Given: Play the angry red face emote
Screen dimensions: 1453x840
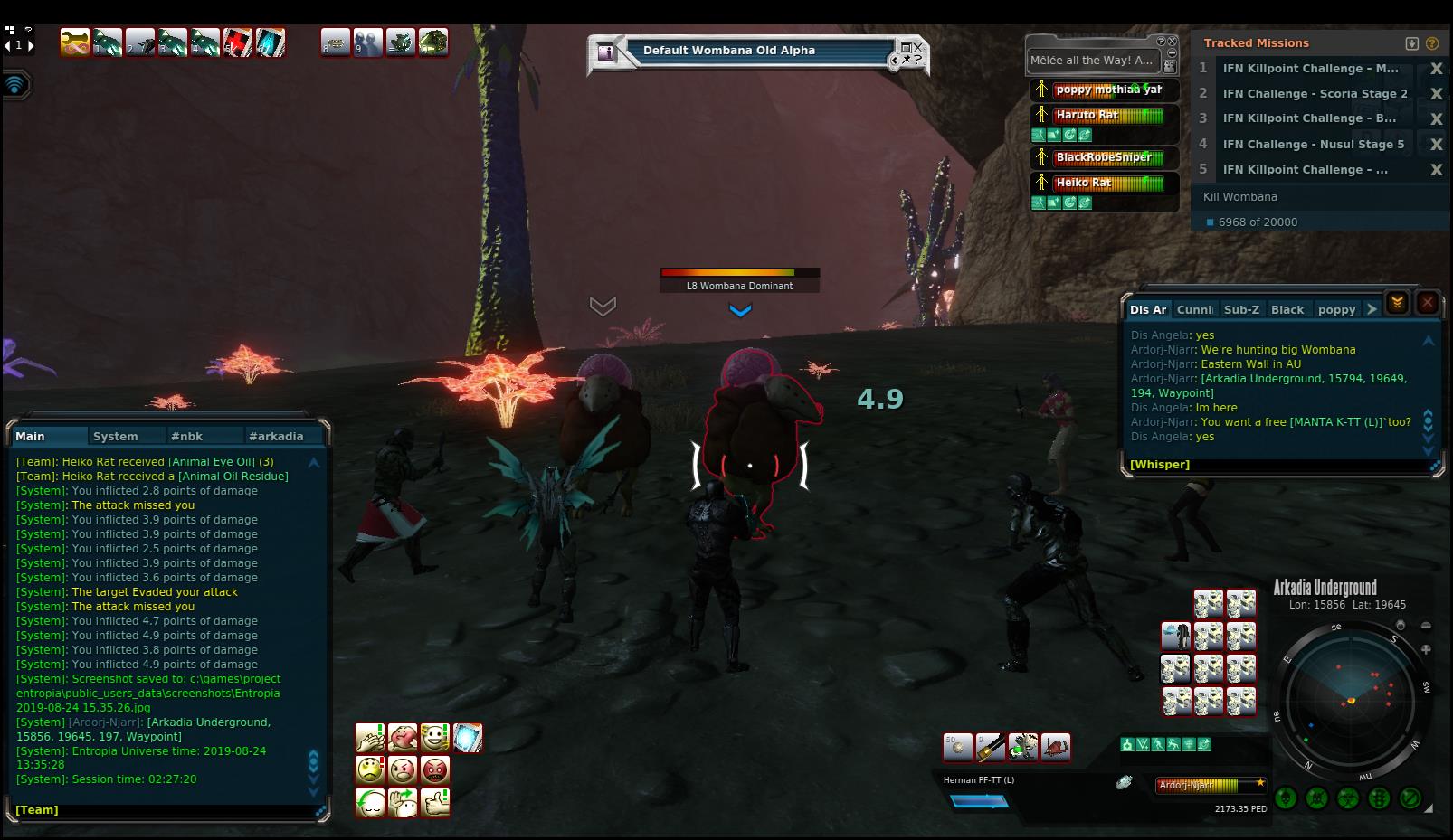Looking at the screenshot, I should pyautogui.click(x=435, y=770).
